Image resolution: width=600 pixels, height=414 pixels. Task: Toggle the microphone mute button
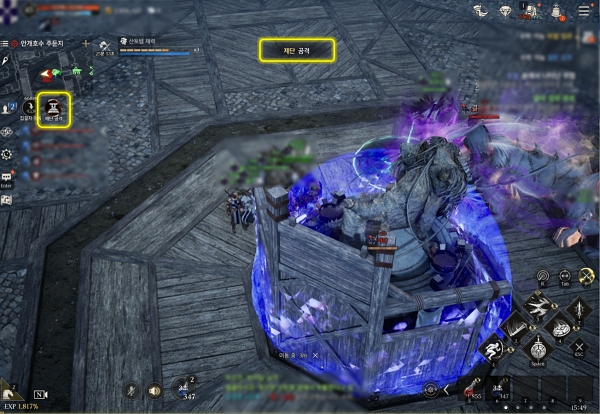tap(130, 391)
